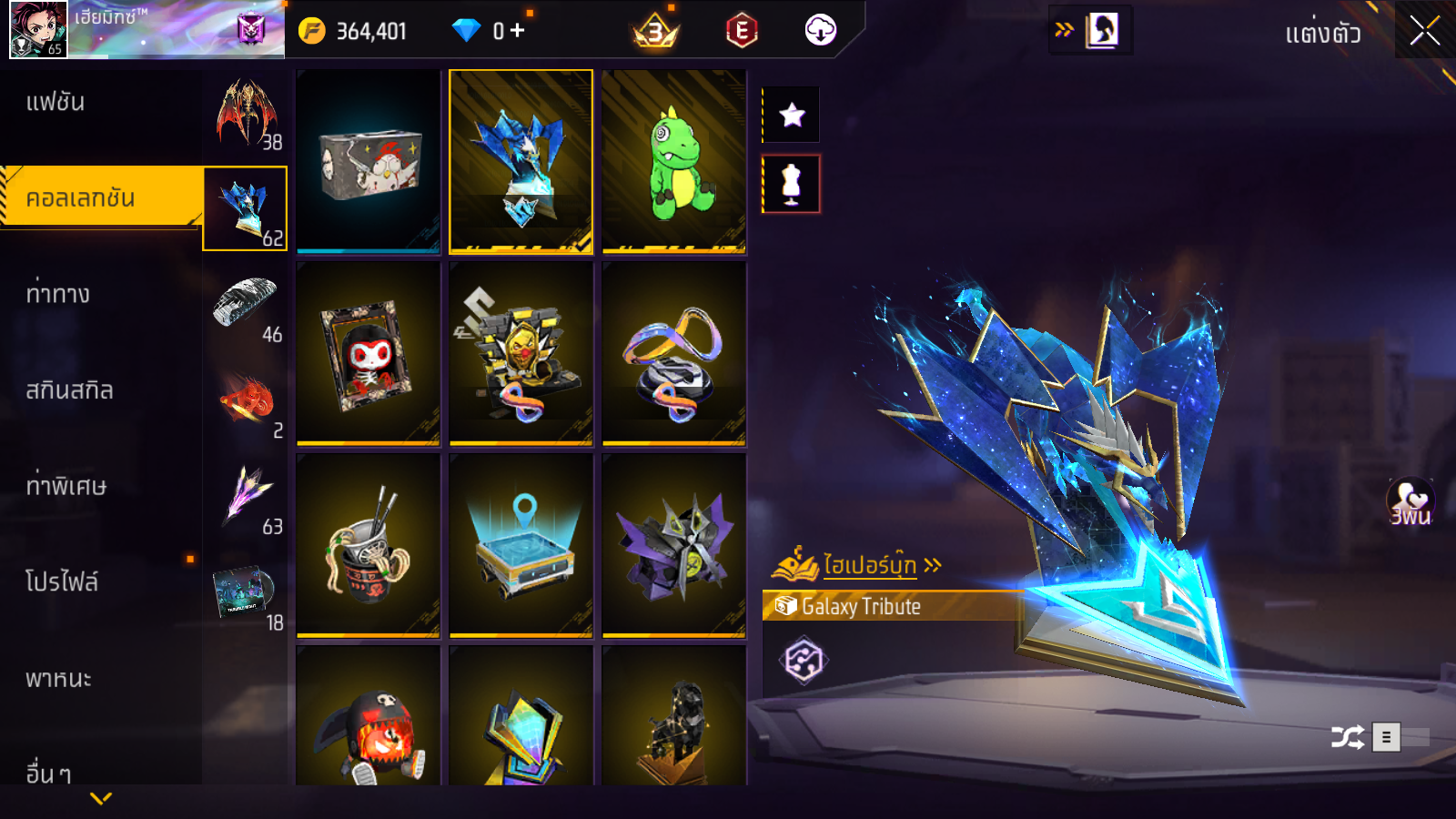Screen dimensions: 1456x819
Task: Open the ไฮเปอร์บุ๊ก link
Action: coord(869,565)
